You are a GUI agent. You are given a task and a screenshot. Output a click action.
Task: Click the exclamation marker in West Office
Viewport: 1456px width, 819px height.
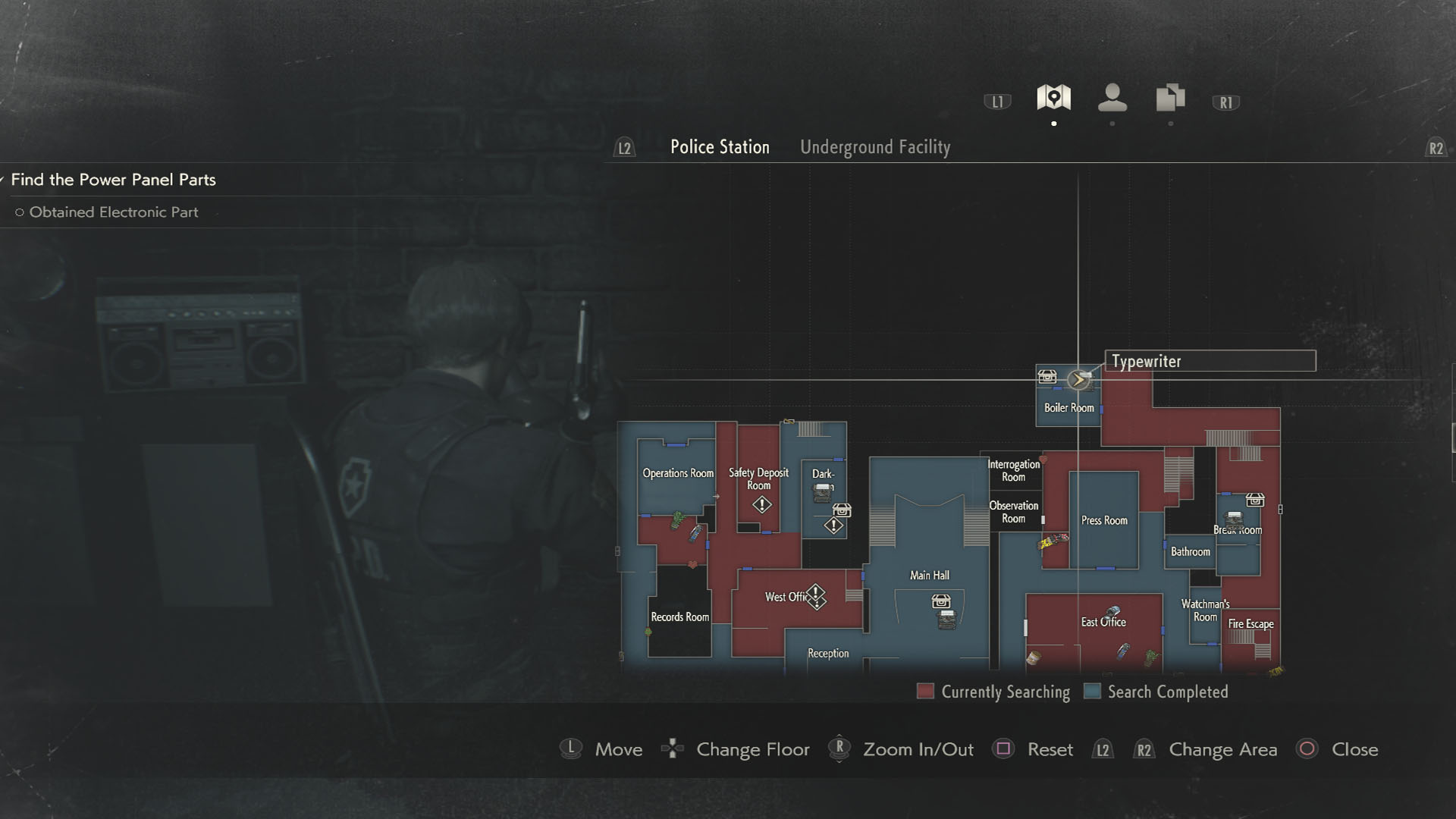pos(816,596)
